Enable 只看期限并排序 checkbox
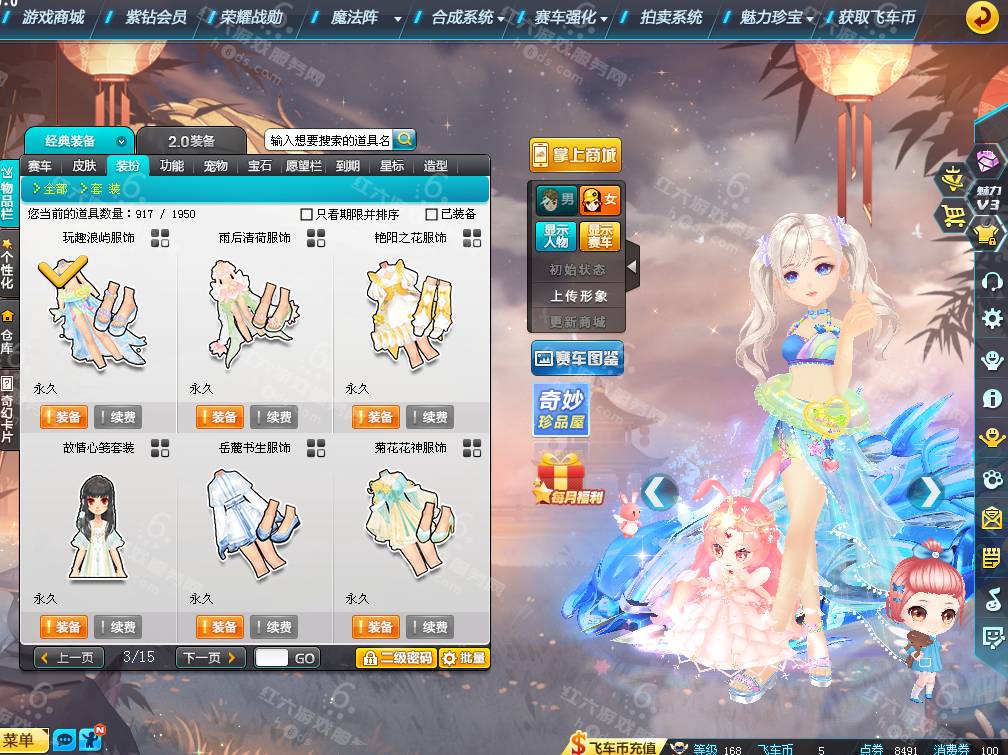The height and width of the screenshot is (755, 1008). (x=307, y=214)
